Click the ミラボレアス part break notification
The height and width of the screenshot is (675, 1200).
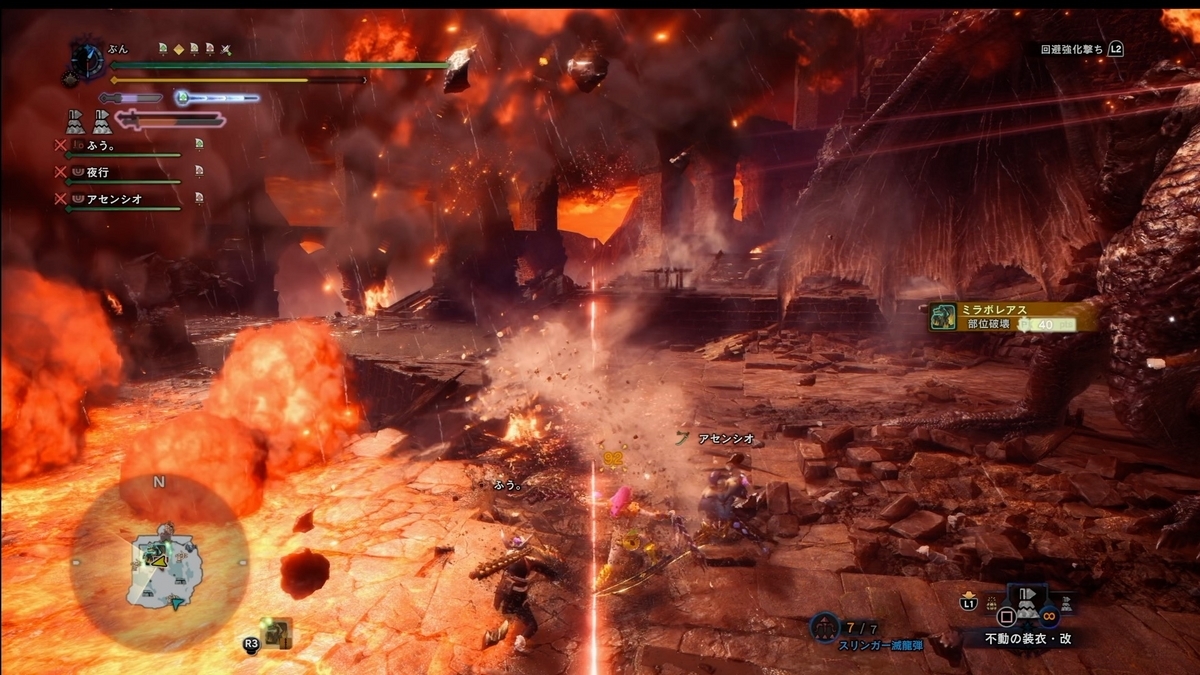click(x=1012, y=317)
